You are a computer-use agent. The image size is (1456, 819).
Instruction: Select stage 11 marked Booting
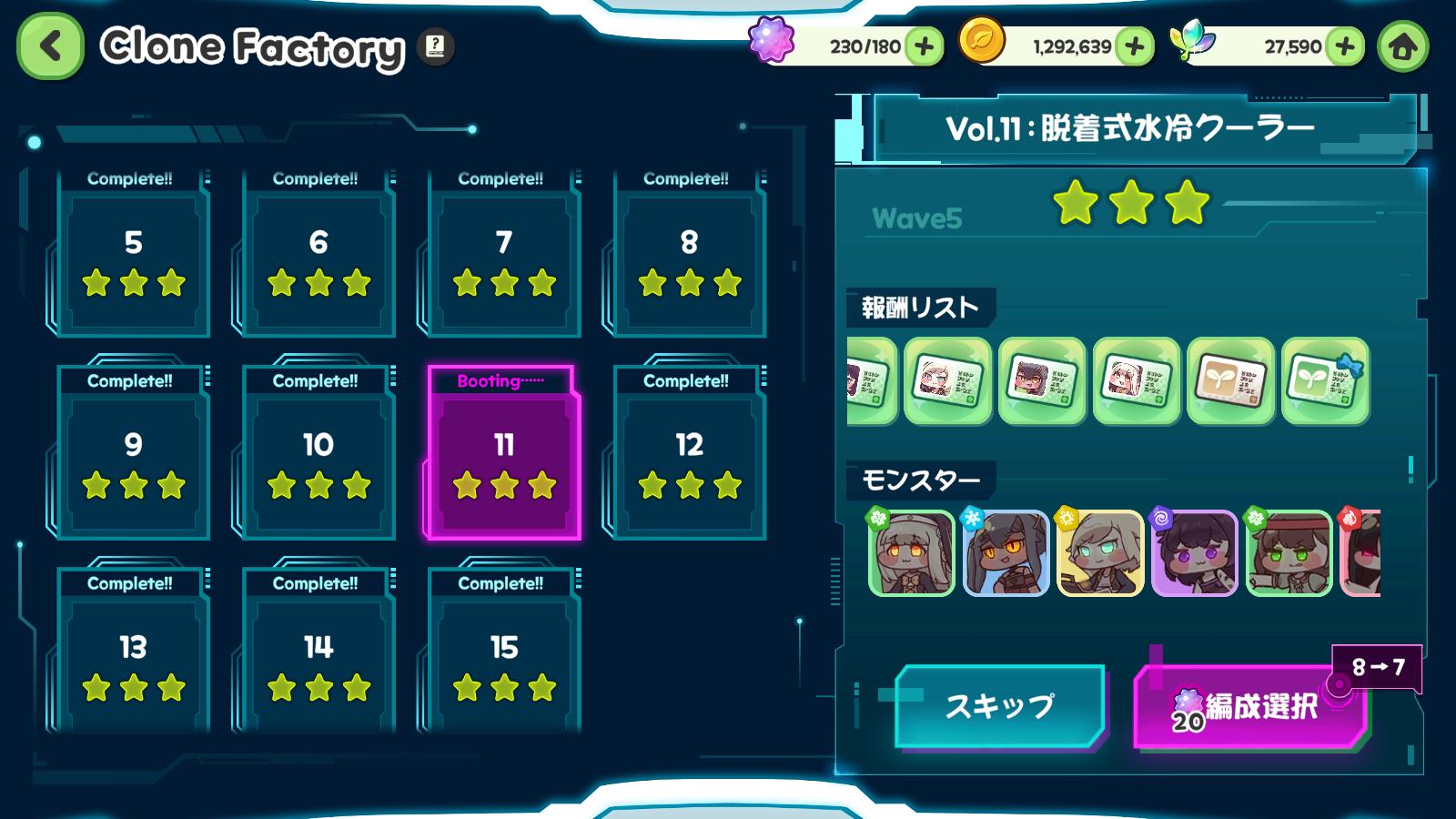tap(500, 455)
